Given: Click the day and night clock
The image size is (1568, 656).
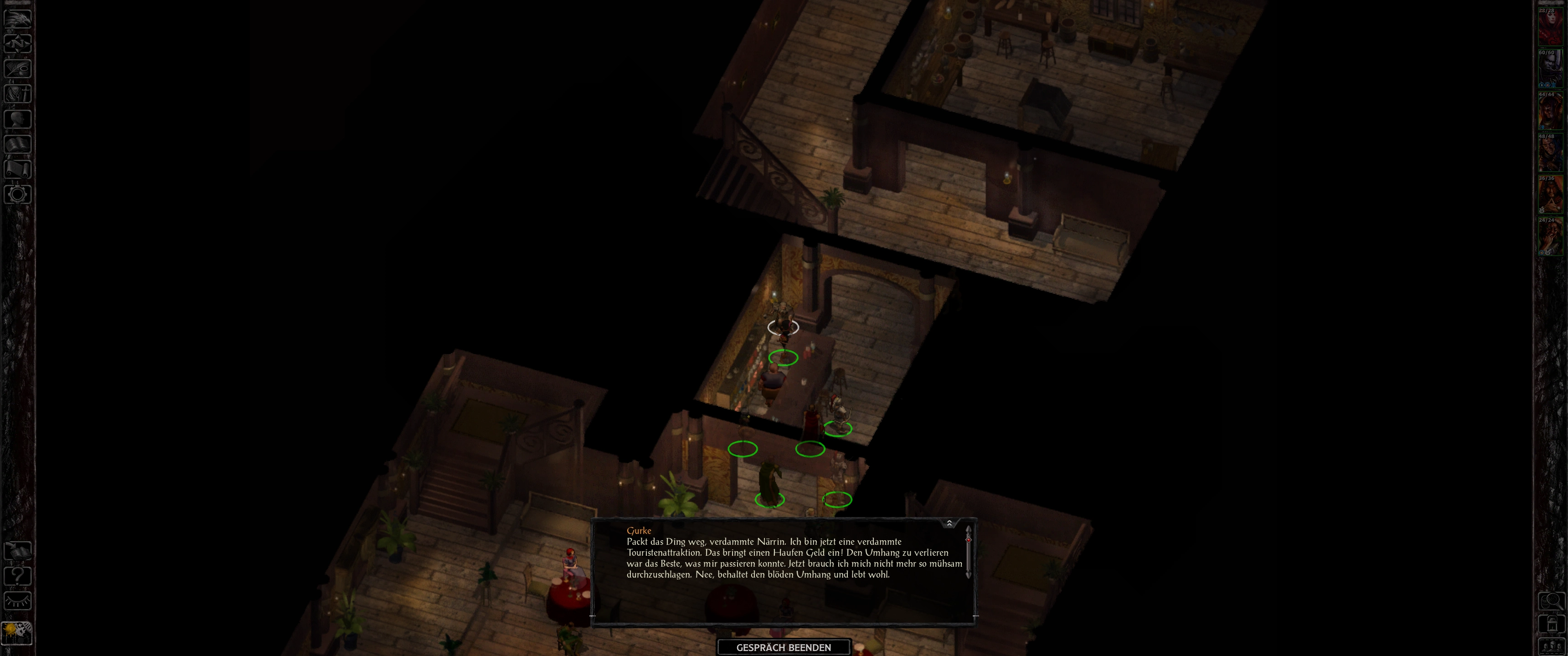Looking at the screenshot, I should (x=17, y=633).
